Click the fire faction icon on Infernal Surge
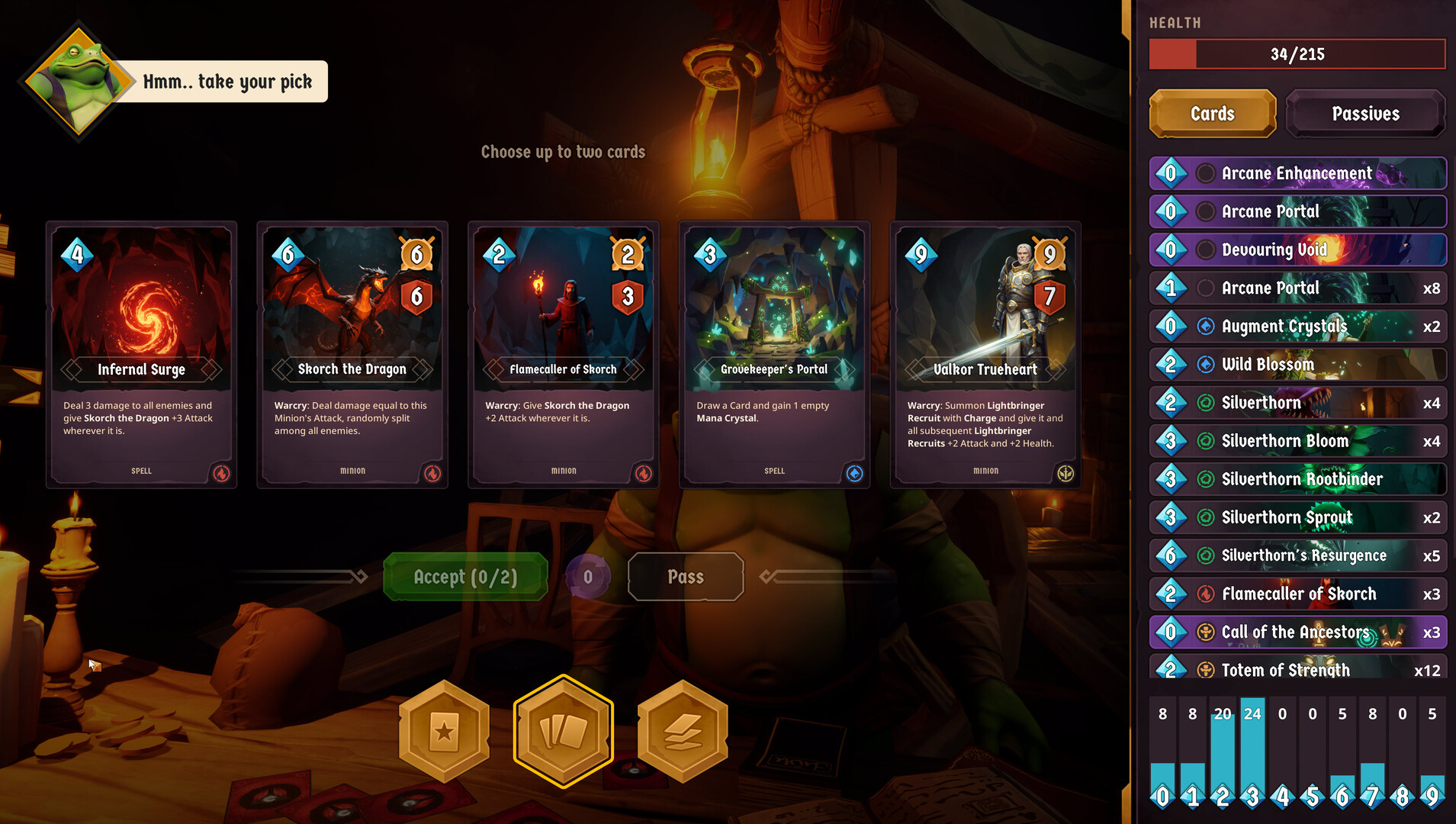Viewport: 1456px width, 824px height. (221, 474)
